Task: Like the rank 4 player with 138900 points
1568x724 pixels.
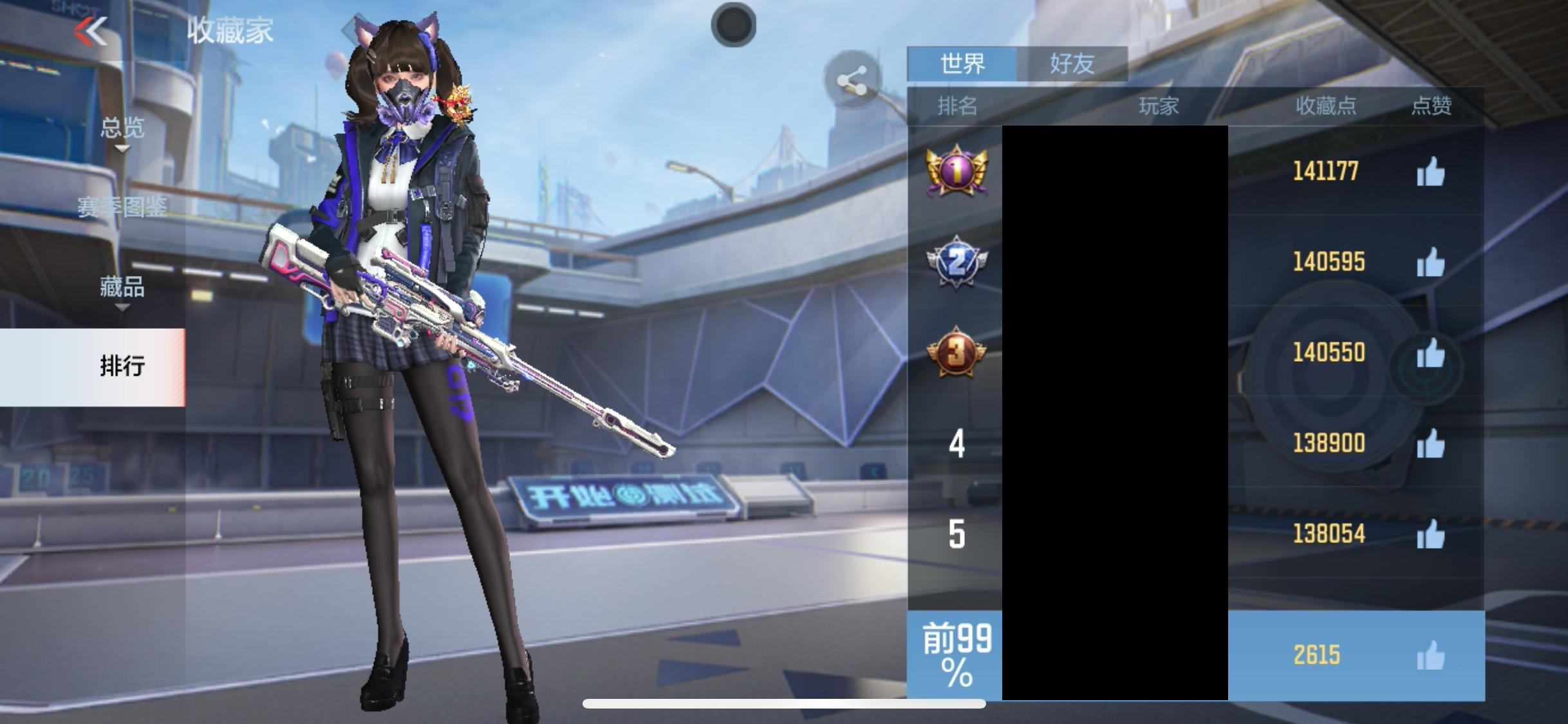Action: (x=1430, y=444)
